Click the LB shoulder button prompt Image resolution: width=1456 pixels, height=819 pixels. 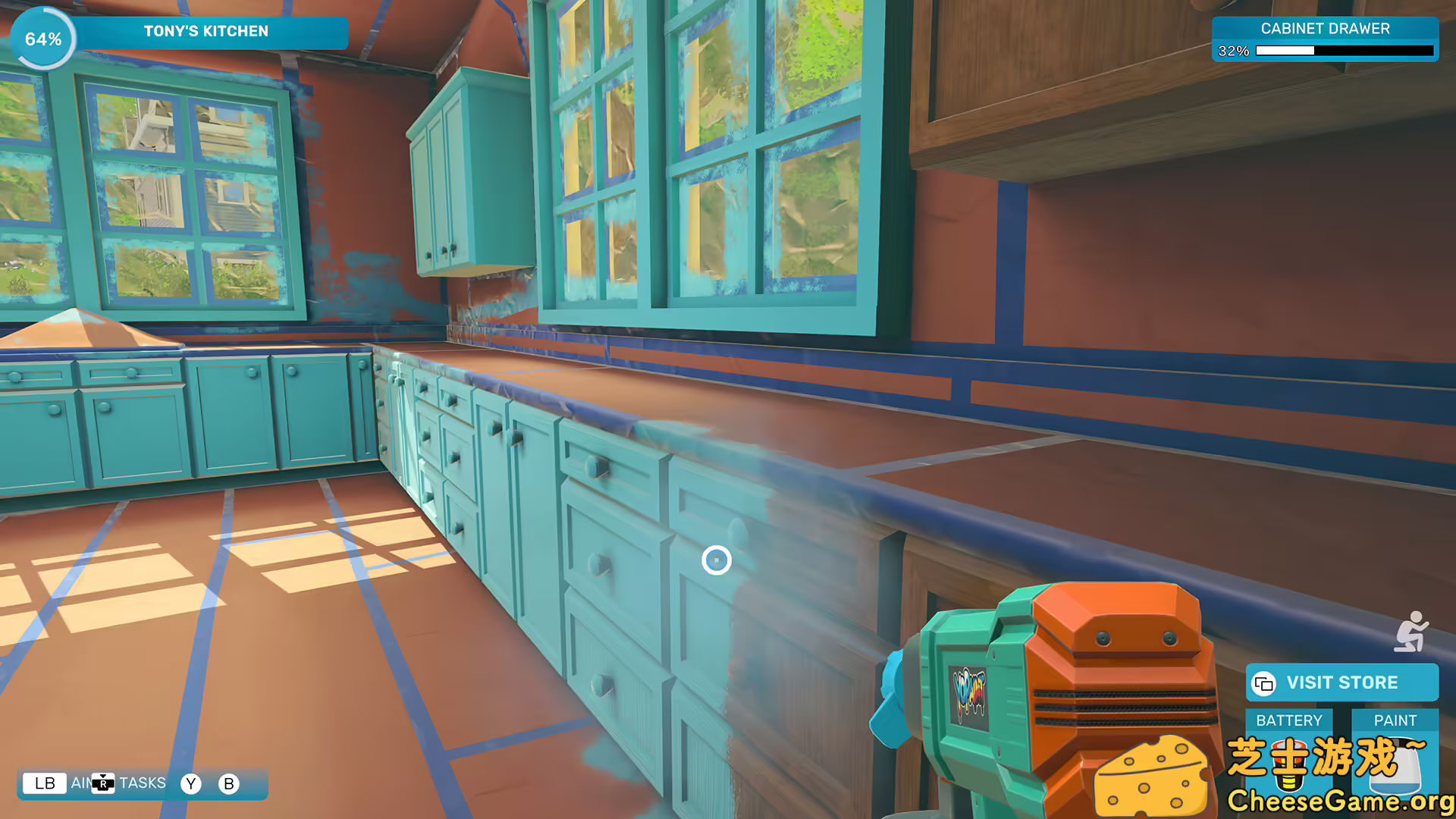(x=45, y=783)
